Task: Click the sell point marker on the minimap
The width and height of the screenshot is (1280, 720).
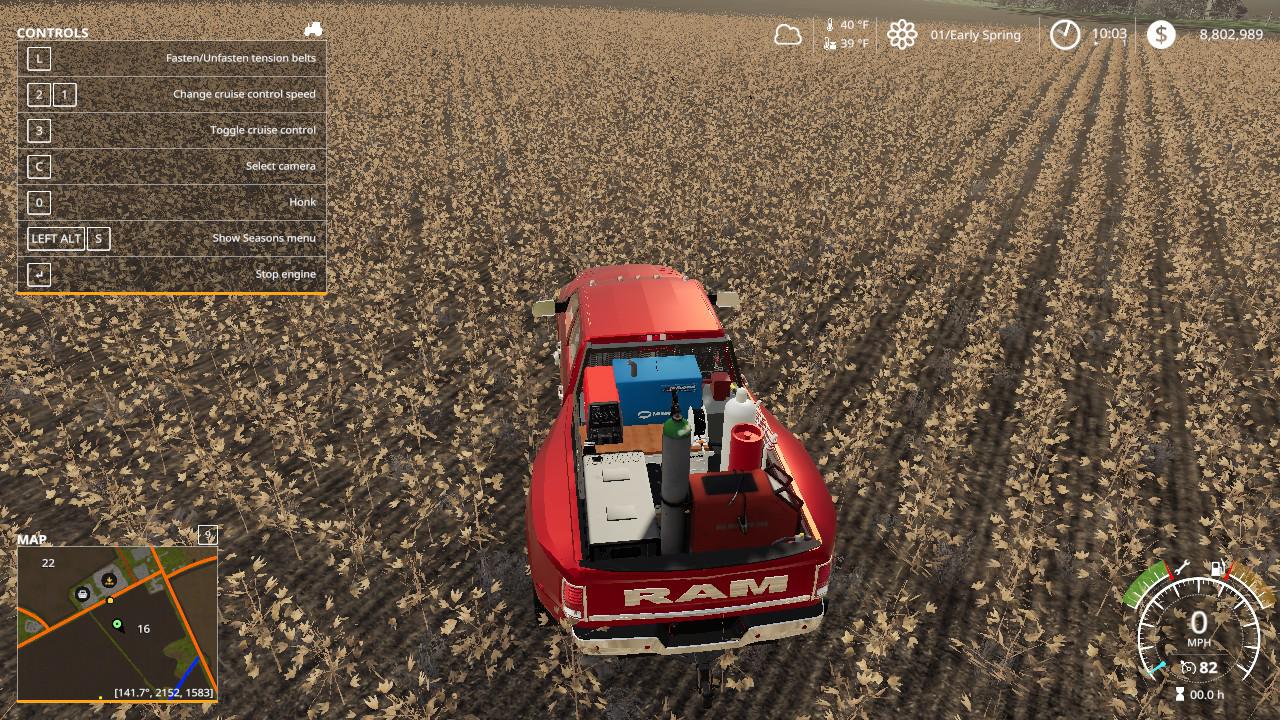Action: (108, 579)
